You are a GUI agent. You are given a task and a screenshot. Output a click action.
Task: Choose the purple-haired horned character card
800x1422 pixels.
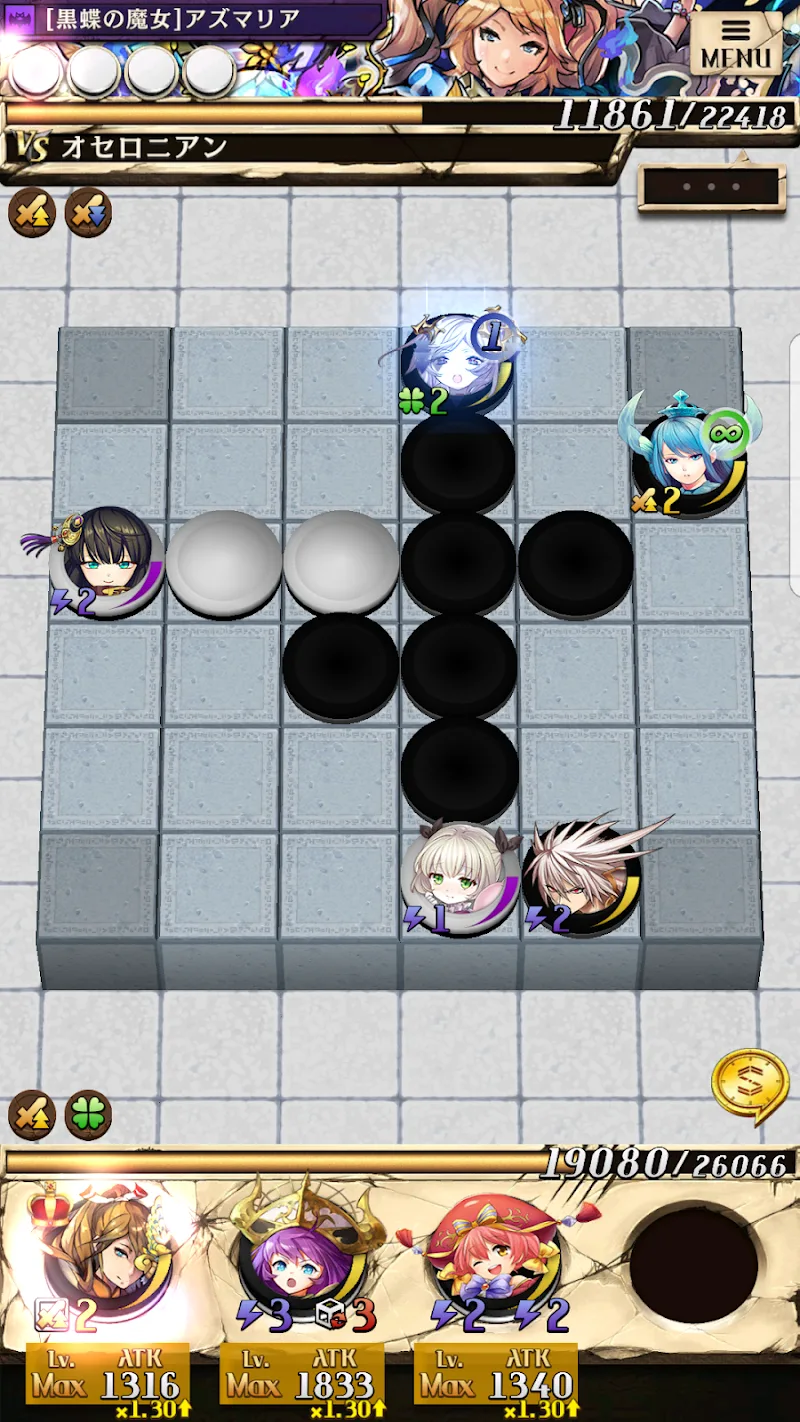click(301, 1262)
